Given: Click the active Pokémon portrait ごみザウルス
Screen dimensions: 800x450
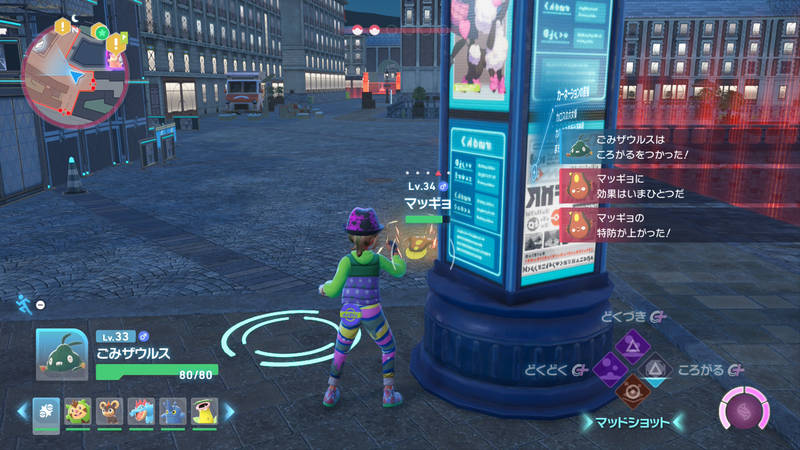Looking at the screenshot, I should tap(61, 353).
